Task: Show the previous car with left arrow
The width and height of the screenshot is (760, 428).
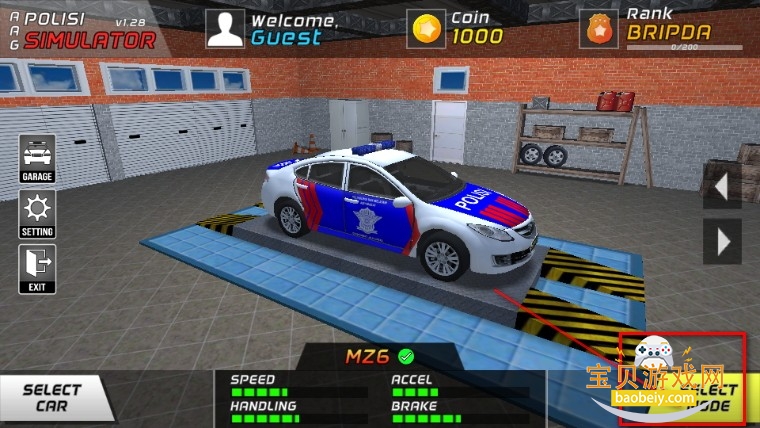Action: coord(722,186)
